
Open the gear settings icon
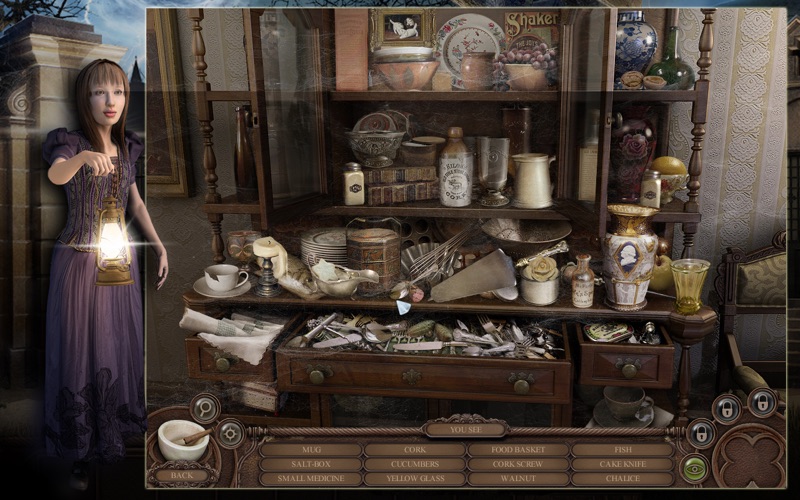[x=231, y=433]
